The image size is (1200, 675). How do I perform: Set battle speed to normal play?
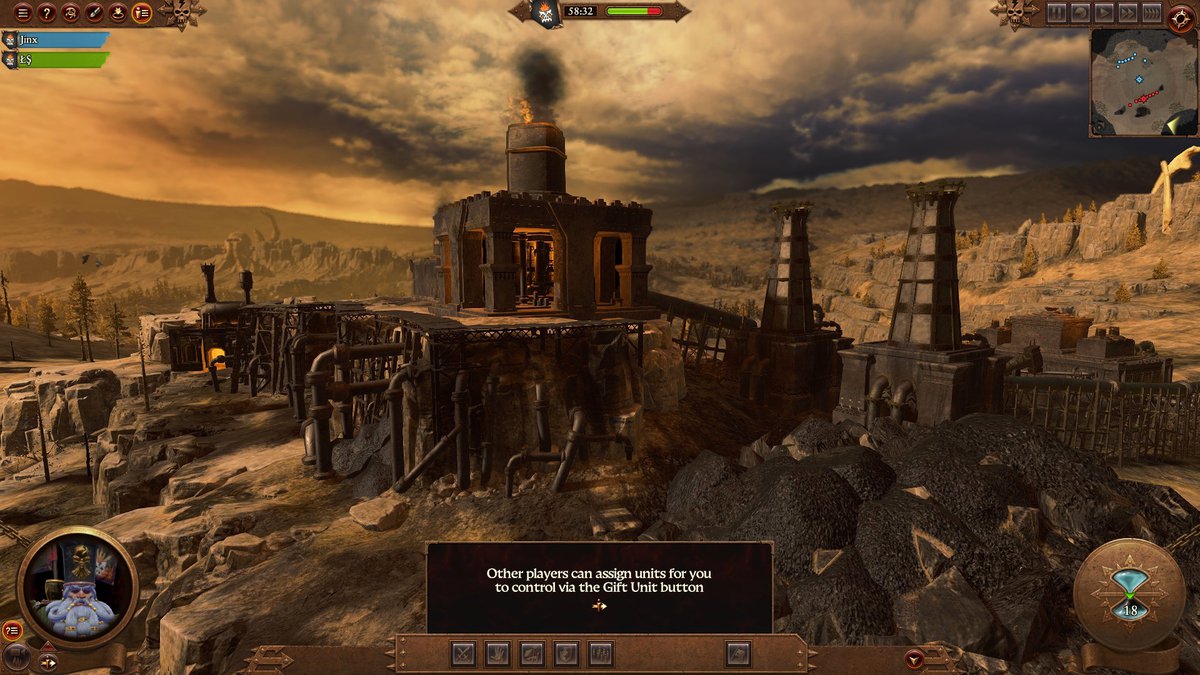coord(1104,13)
